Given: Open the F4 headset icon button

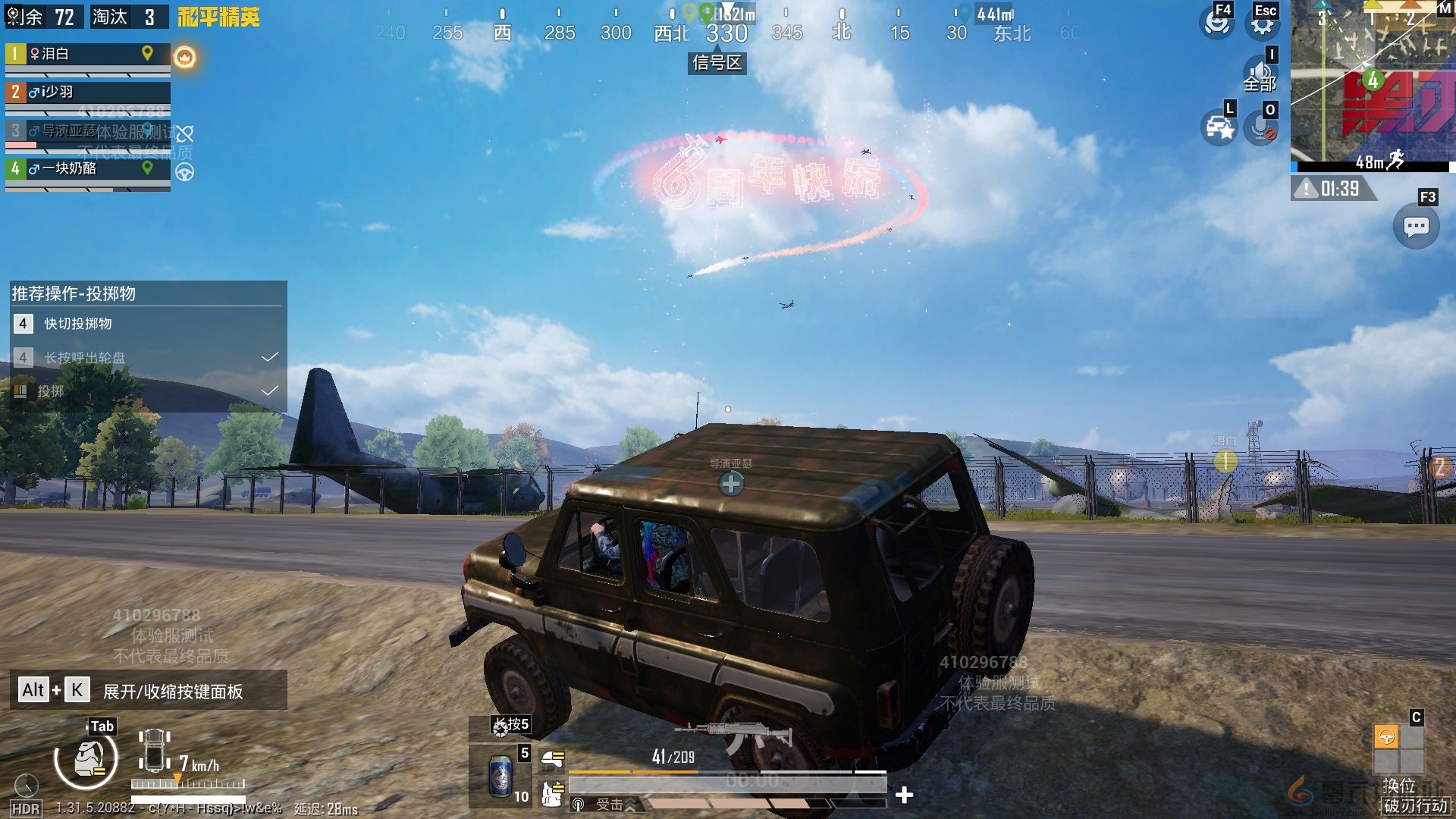Looking at the screenshot, I should (x=1216, y=24).
